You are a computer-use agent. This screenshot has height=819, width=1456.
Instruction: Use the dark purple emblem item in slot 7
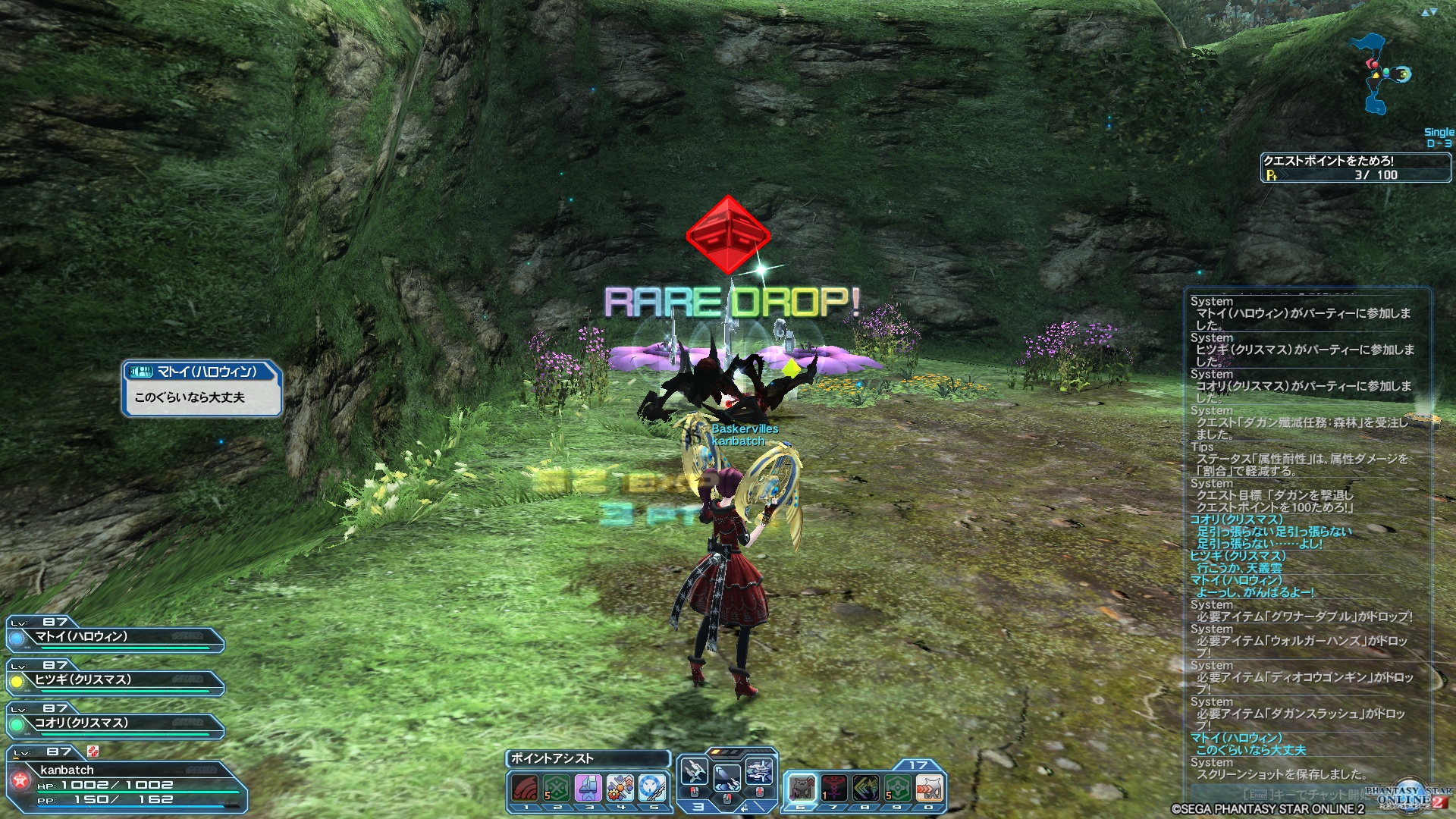(833, 789)
